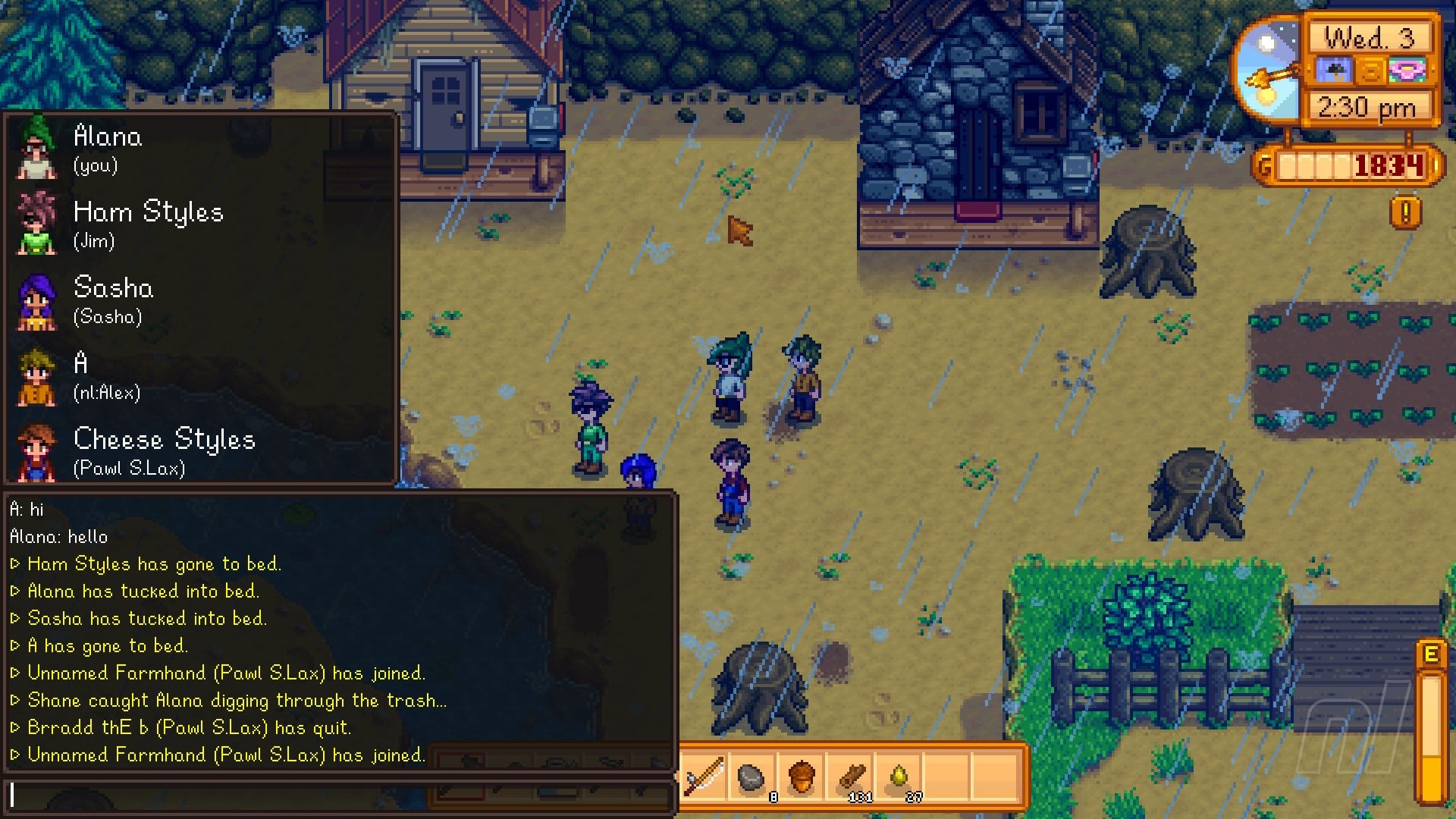
Task: Select the fishing rod hotbar slot
Action: point(704,777)
